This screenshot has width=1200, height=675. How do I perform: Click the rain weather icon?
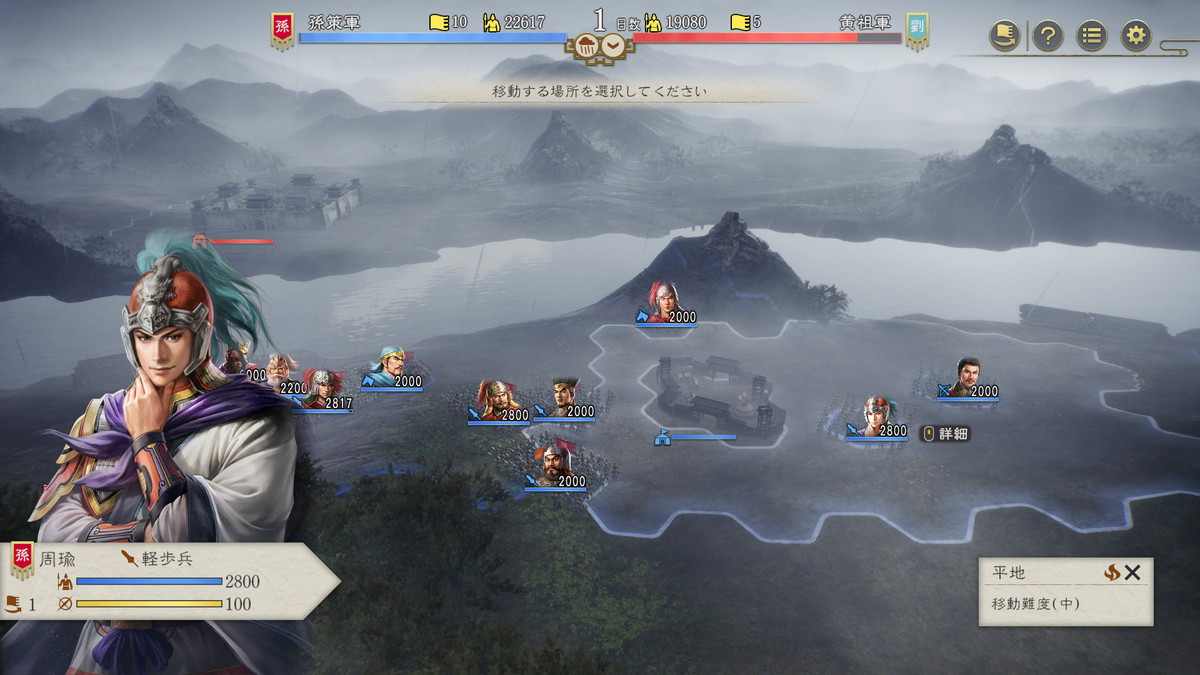[x=585, y=46]
